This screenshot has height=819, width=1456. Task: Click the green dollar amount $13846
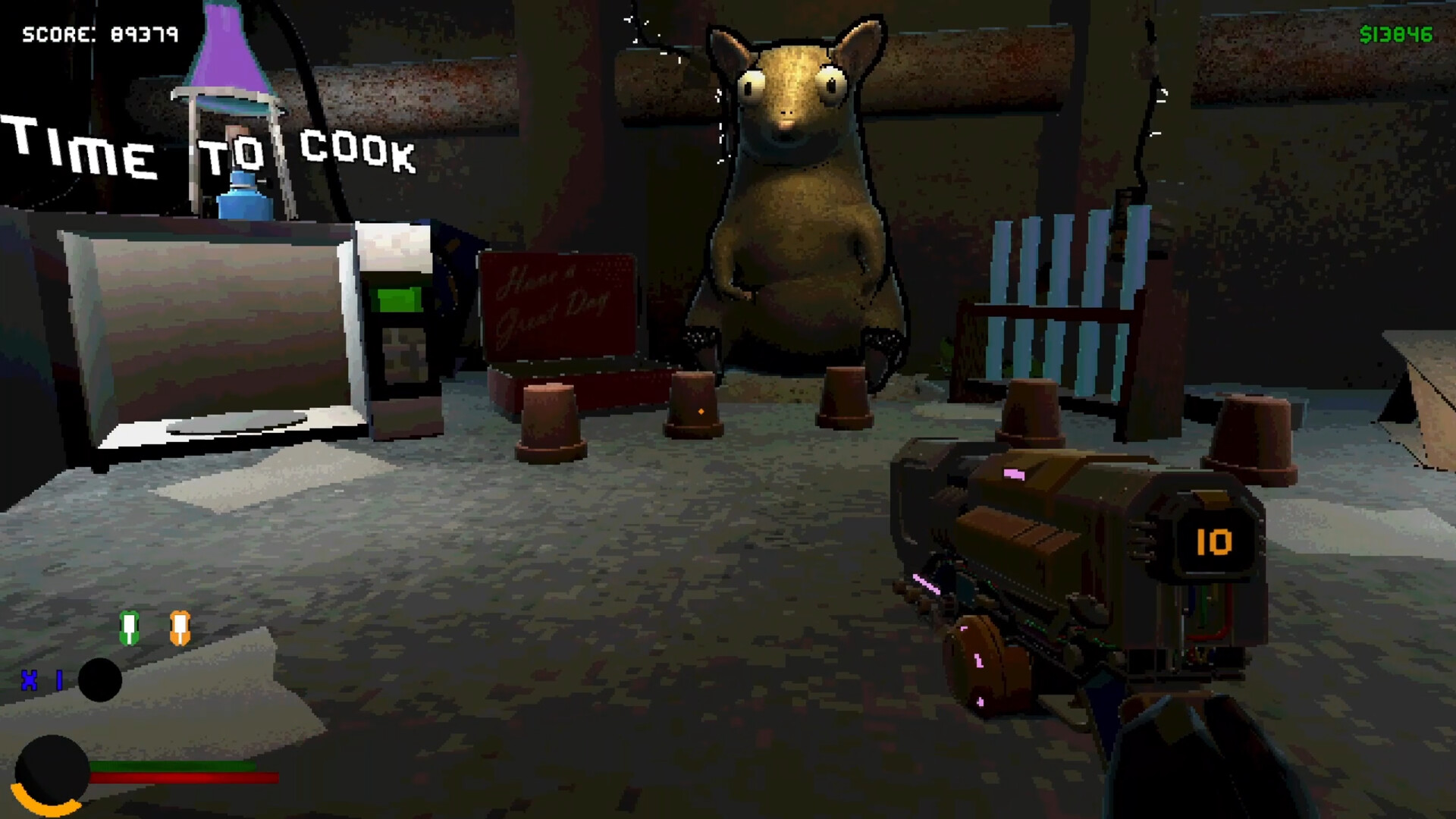(1398, 33)
